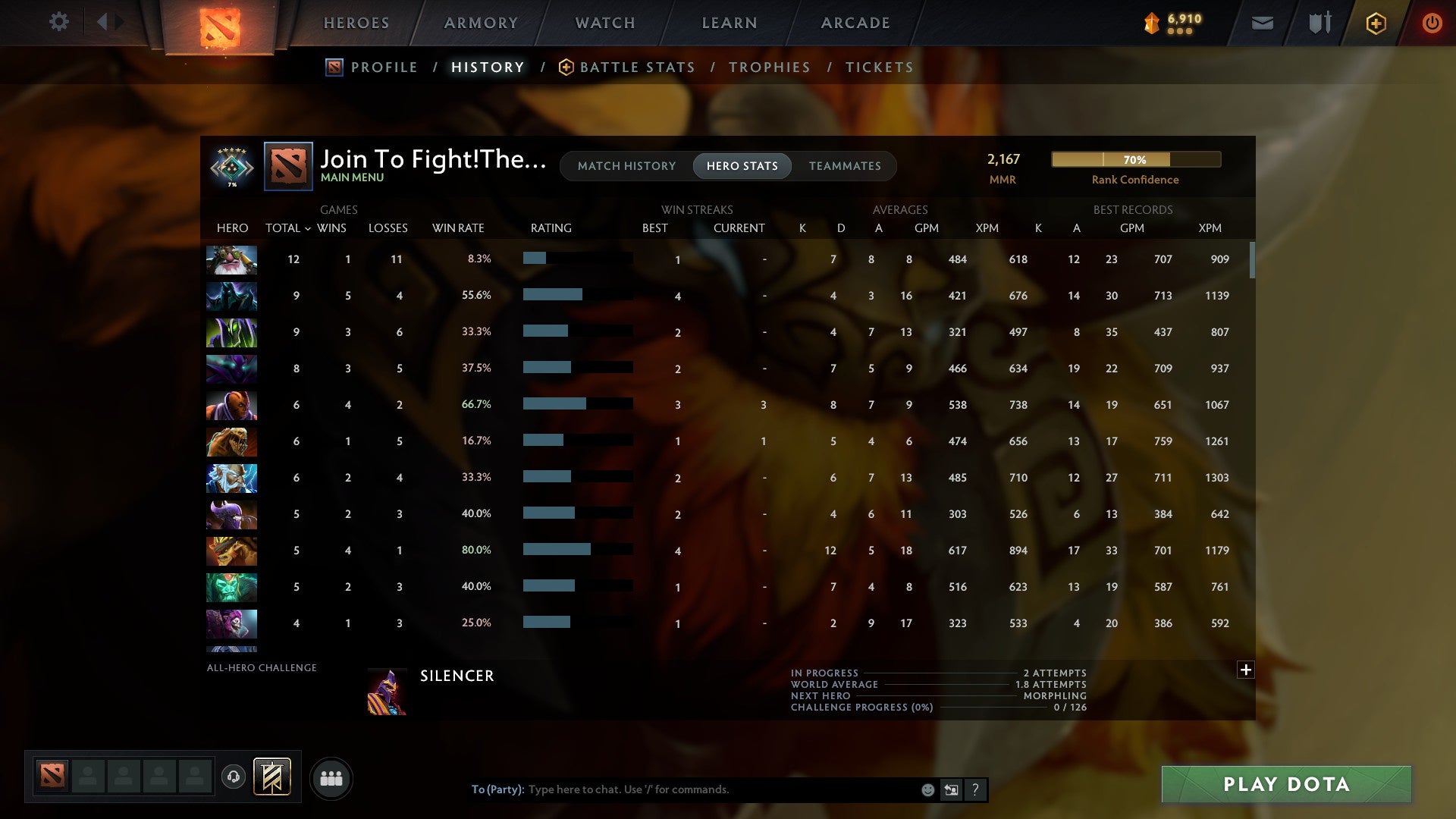Switch to the MATCH HISTORY tab

[626, 165]
